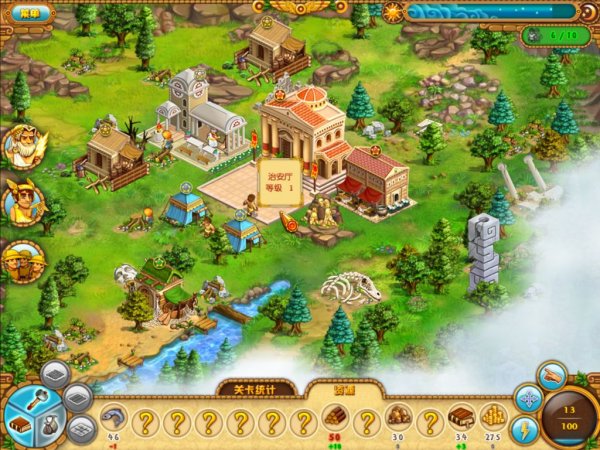This screenshot has height=450, width=600.
Task: Open the 资源 resources tab
Action: [x=339, y=390]
